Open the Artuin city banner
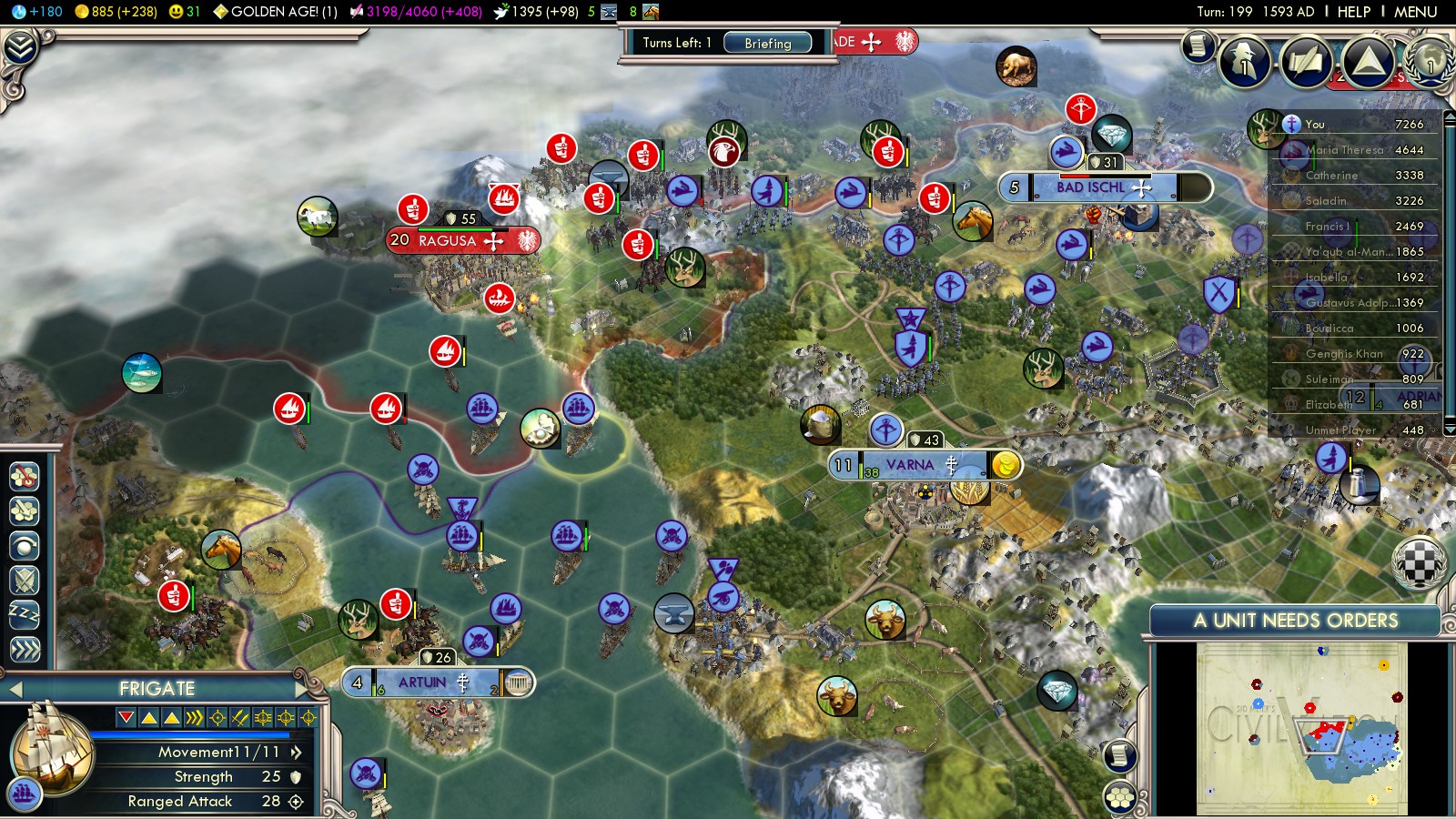 (x=423, y=682)
